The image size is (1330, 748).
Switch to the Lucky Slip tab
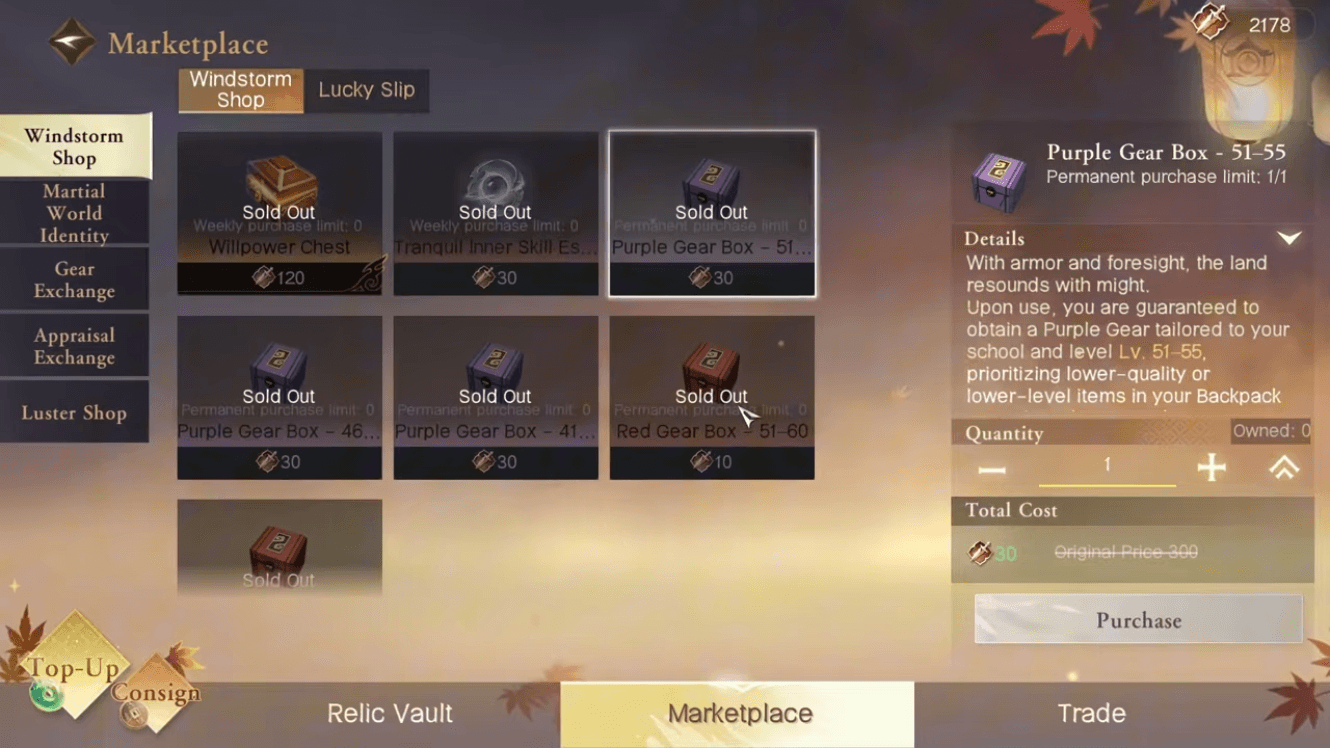tap(366, 90)
